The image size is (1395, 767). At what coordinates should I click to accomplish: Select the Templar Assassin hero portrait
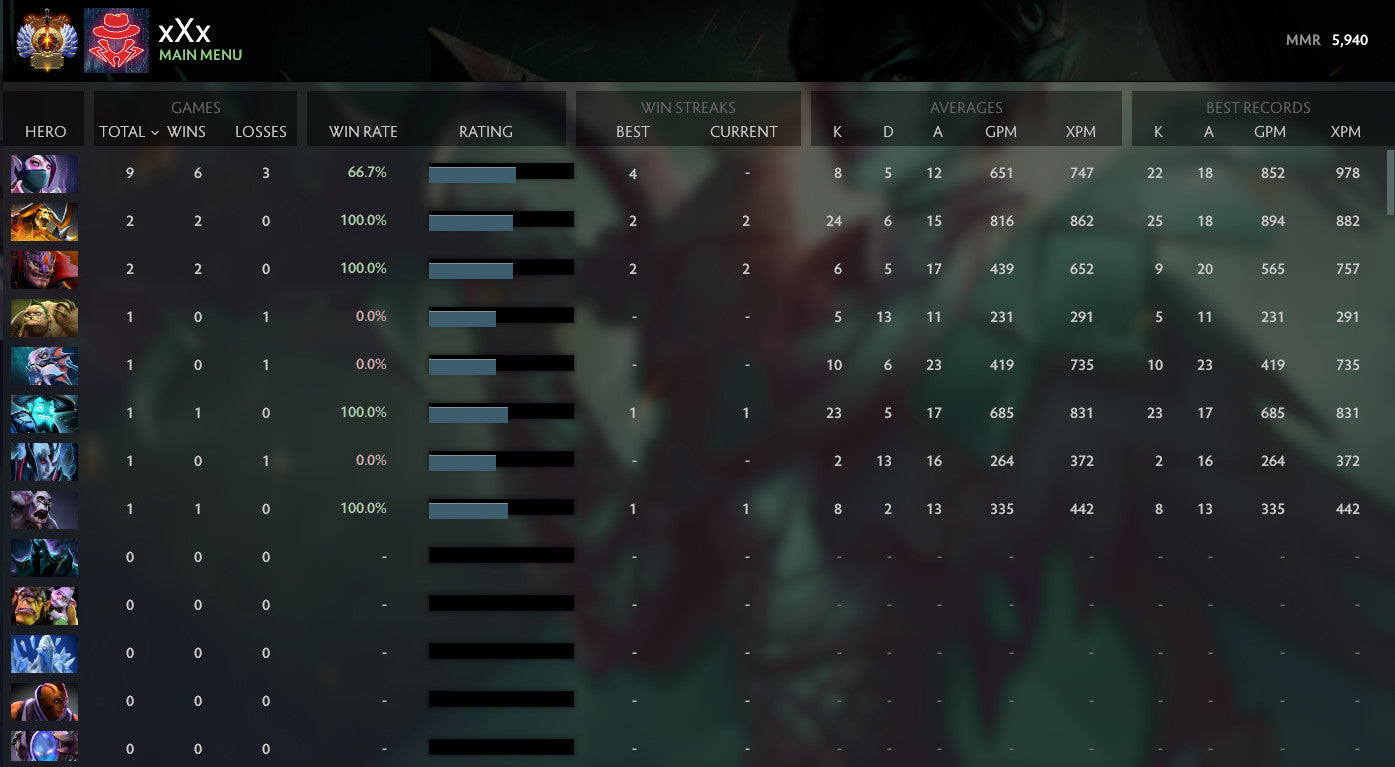[44, 173]
